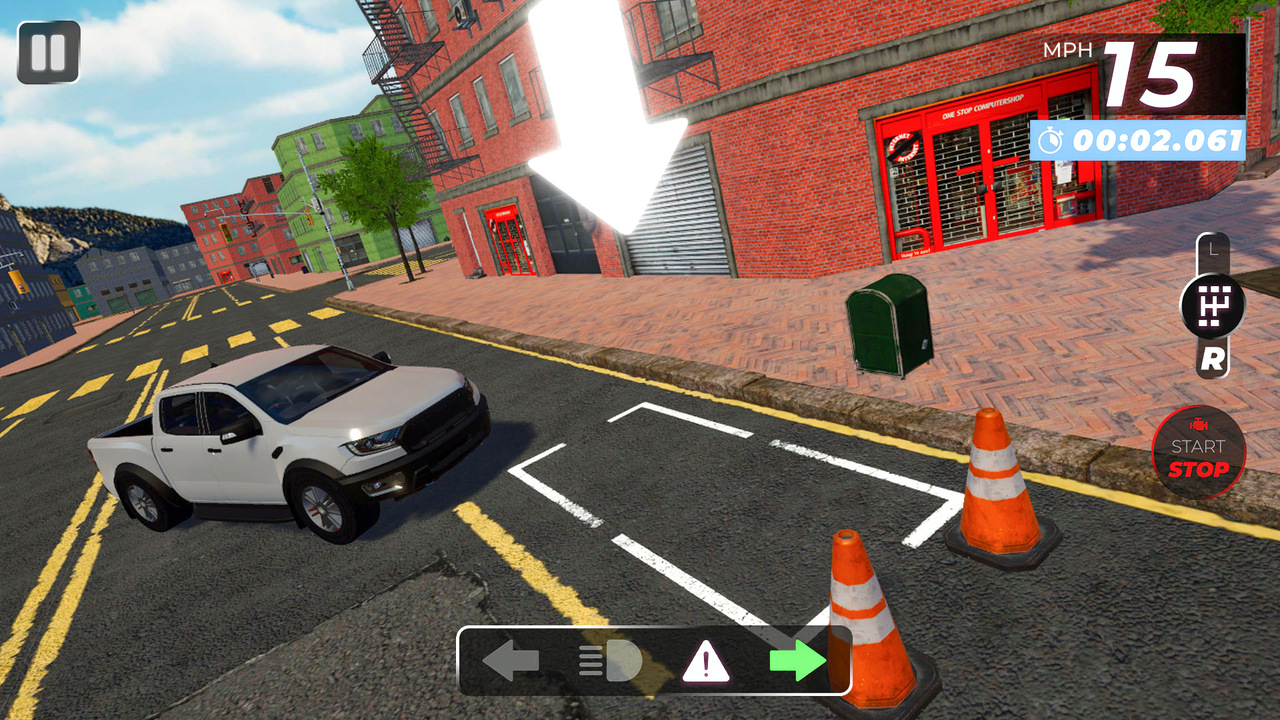Select the hazard warning triangle icon
The height and width of the screenshot is (720, 1280).
point(706,663)
